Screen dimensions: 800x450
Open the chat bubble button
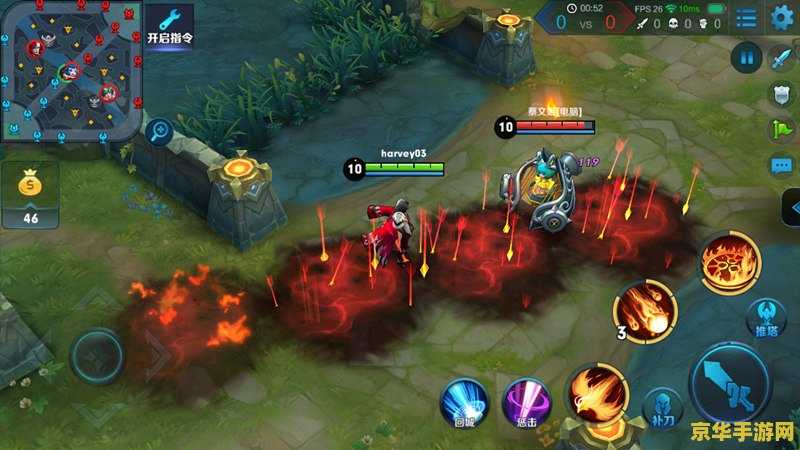781,165
